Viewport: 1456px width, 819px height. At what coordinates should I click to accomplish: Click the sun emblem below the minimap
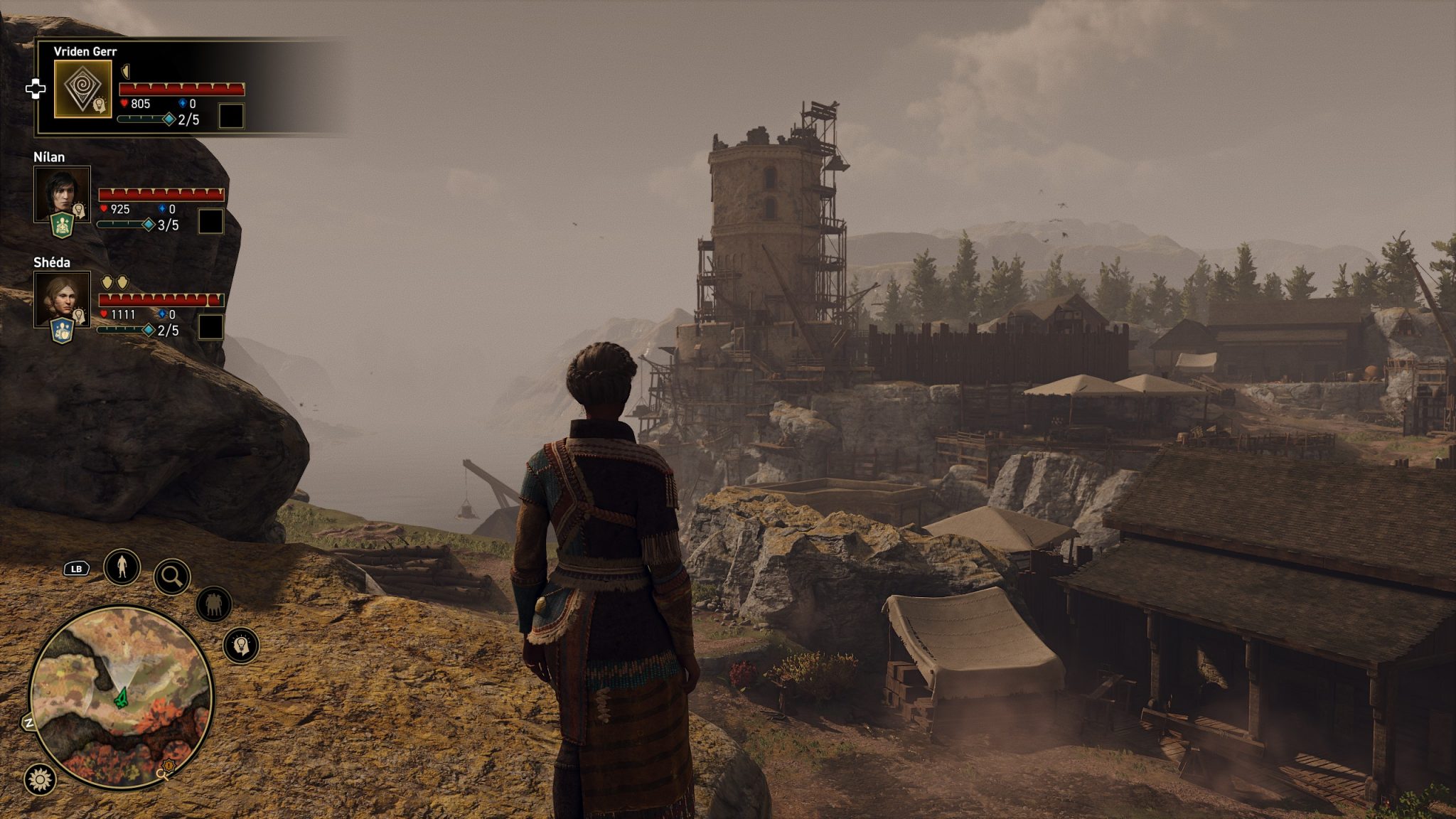point(40,779)
